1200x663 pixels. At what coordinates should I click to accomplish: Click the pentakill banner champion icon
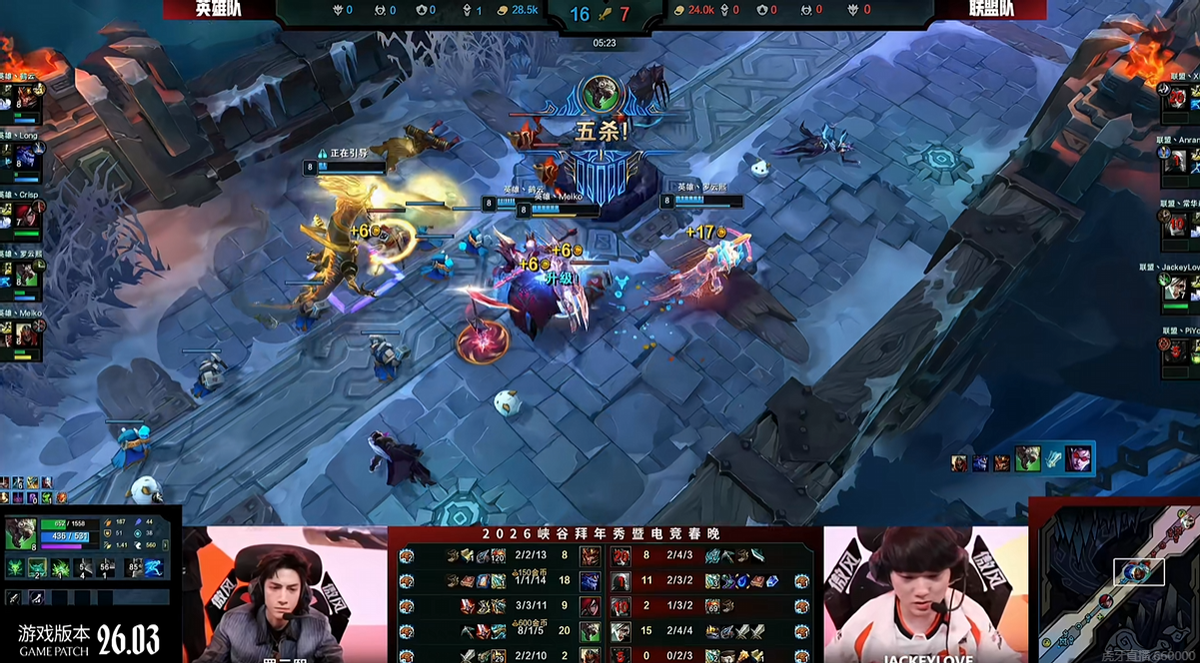click(600, 95)
